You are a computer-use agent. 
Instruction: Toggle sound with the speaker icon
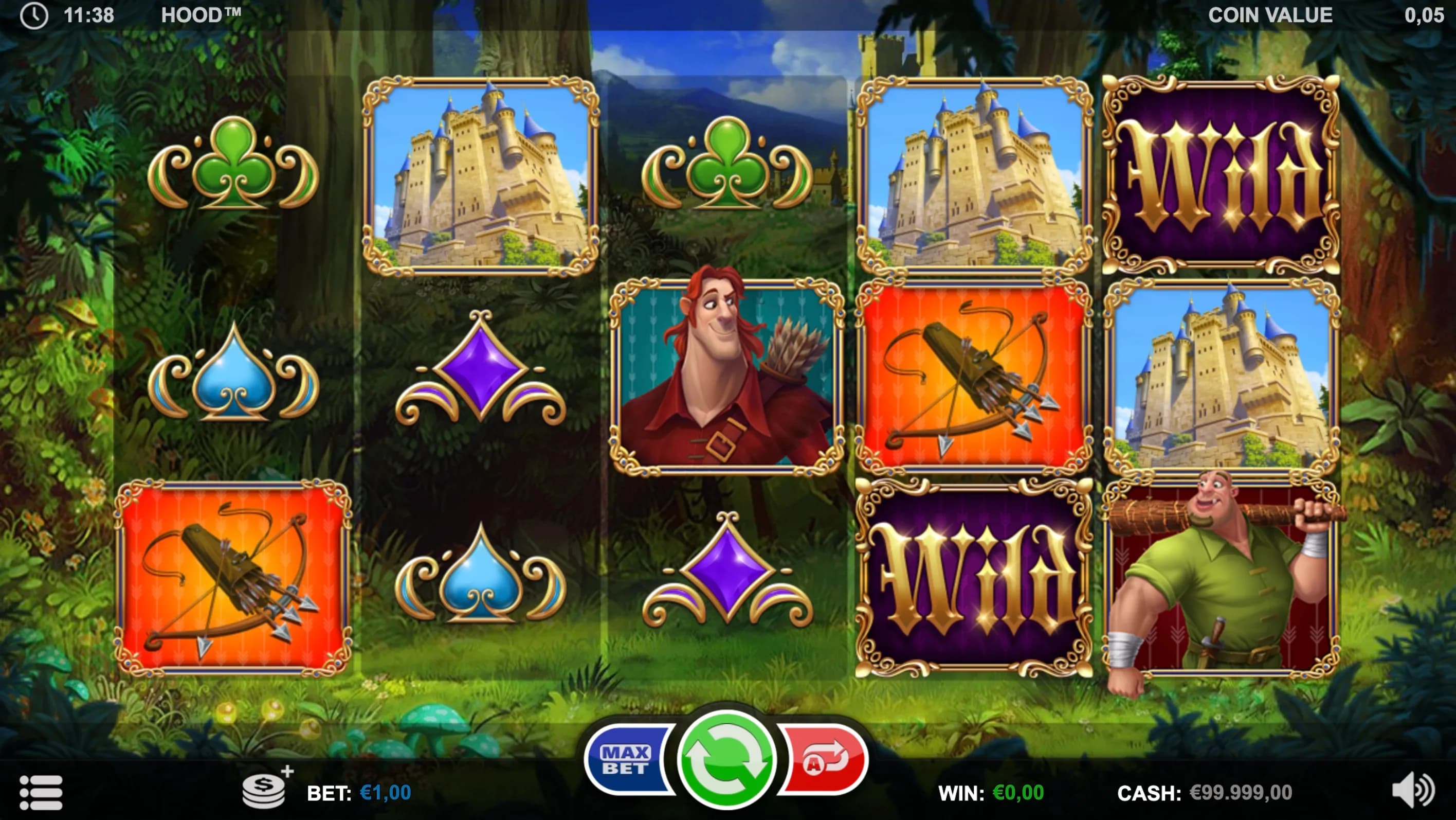click(x=1411, y=790)
